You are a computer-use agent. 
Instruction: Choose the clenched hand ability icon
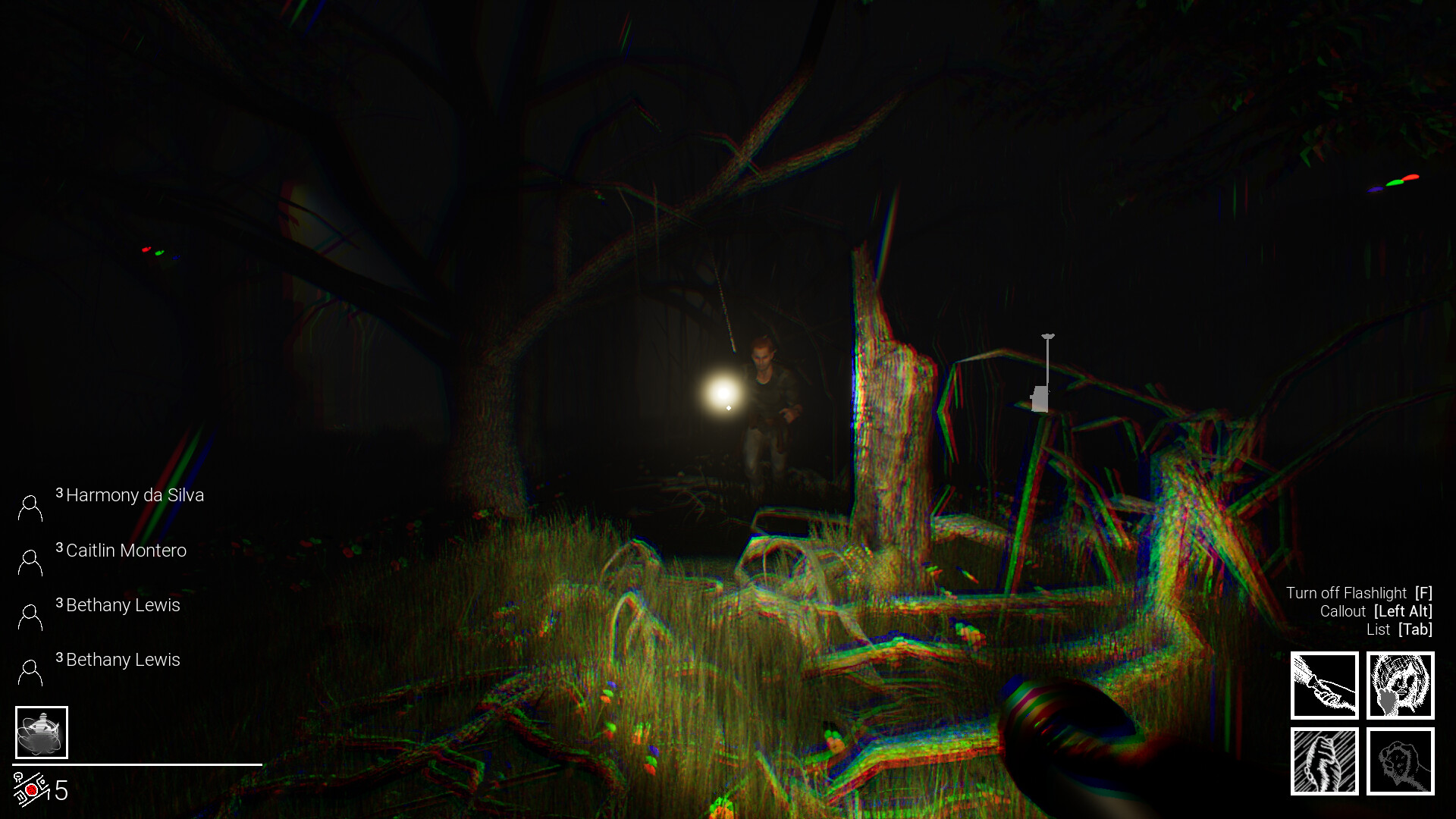[1323, 762]
